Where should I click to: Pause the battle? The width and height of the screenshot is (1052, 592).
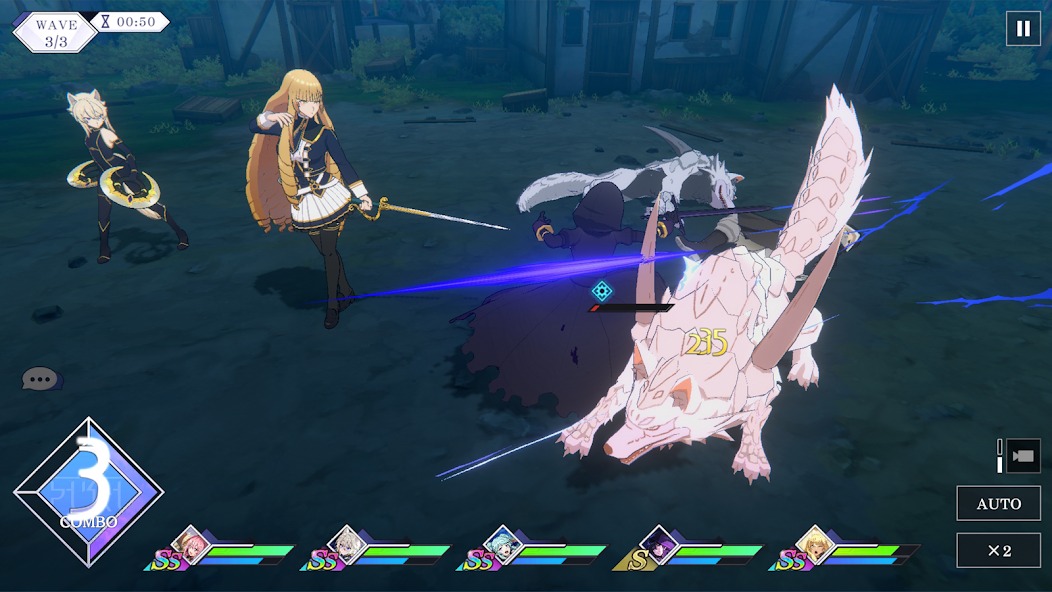point(1023,29)
